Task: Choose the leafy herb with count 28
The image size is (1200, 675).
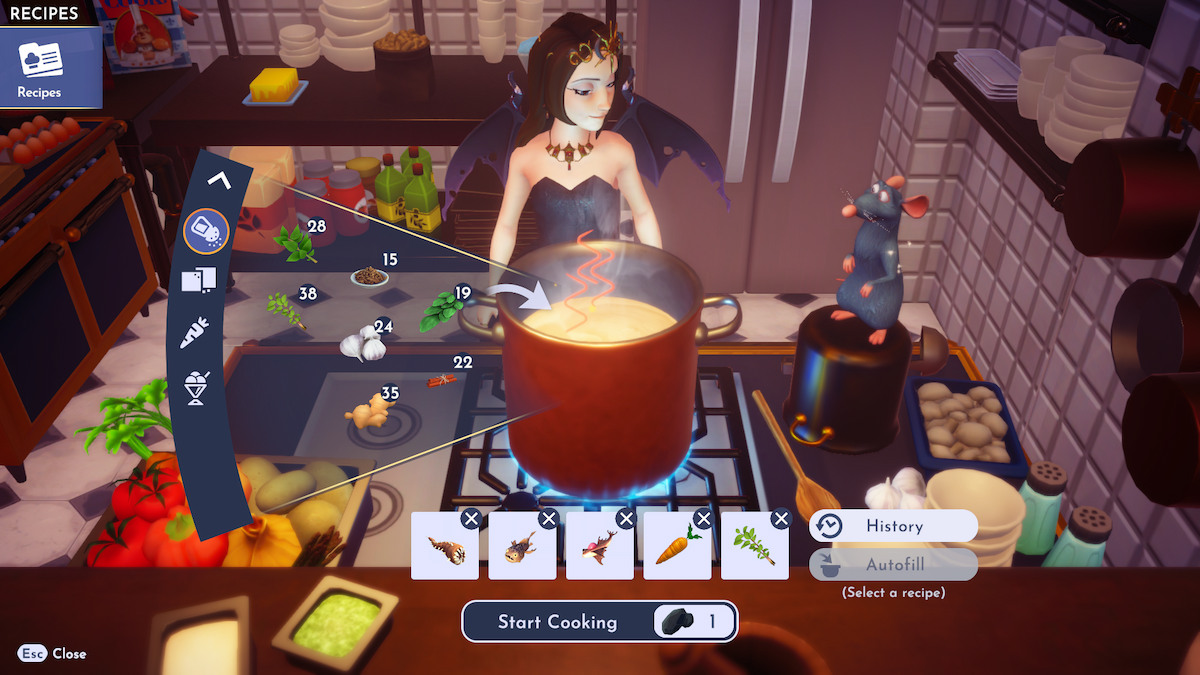Action: pyautogui.click(x=294, y=243)
